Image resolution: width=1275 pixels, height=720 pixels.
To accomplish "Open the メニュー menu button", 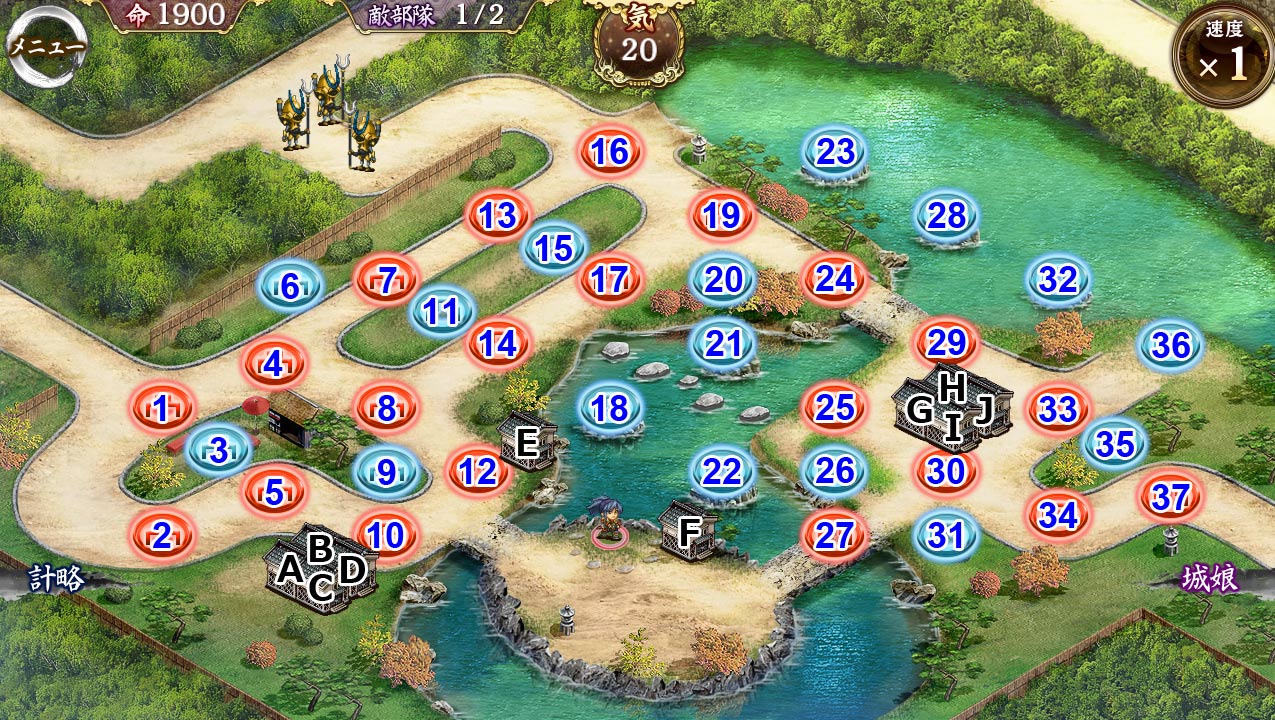I will coord(47,48).
